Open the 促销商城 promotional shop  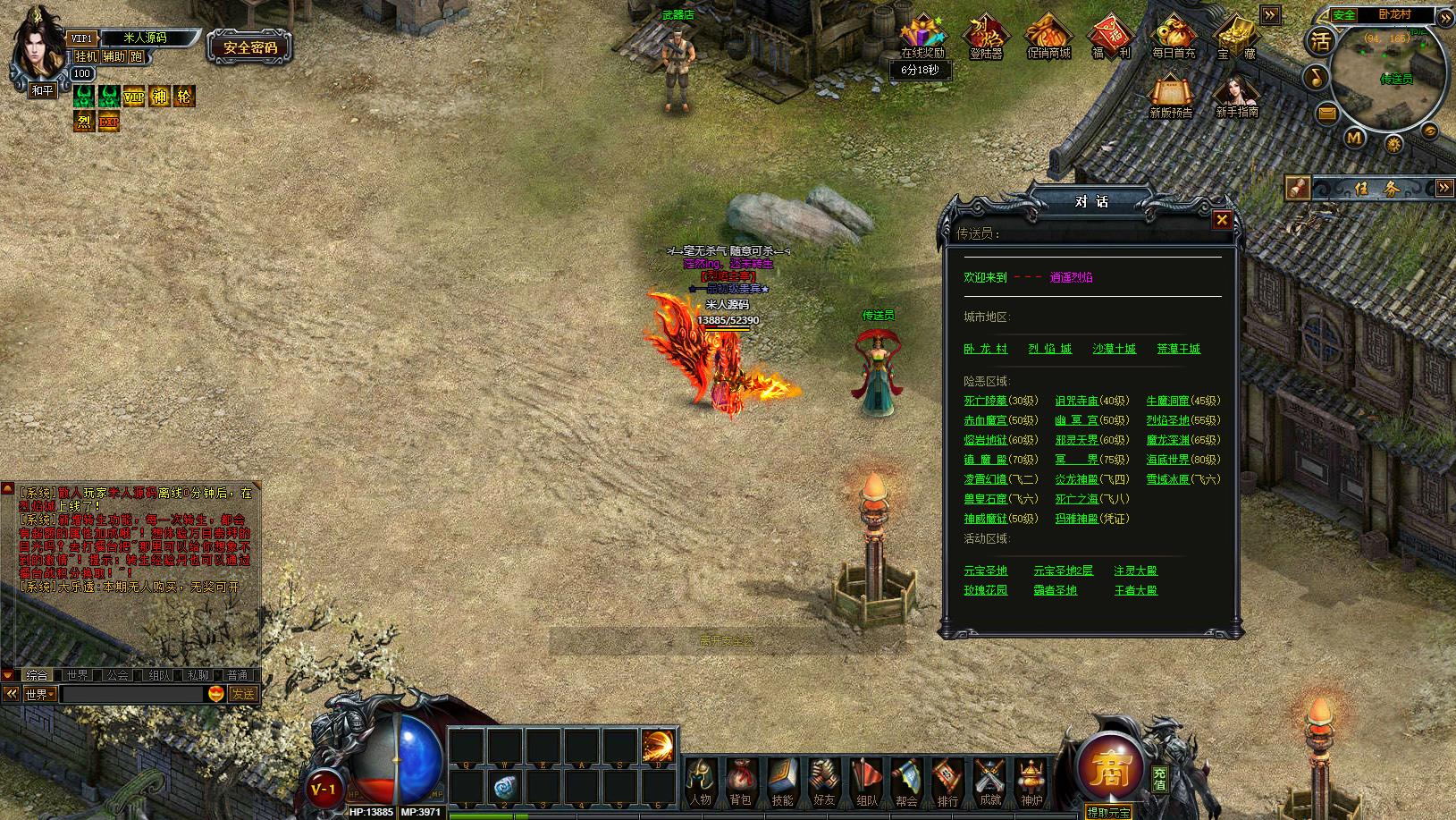[x=1048, y=38]
